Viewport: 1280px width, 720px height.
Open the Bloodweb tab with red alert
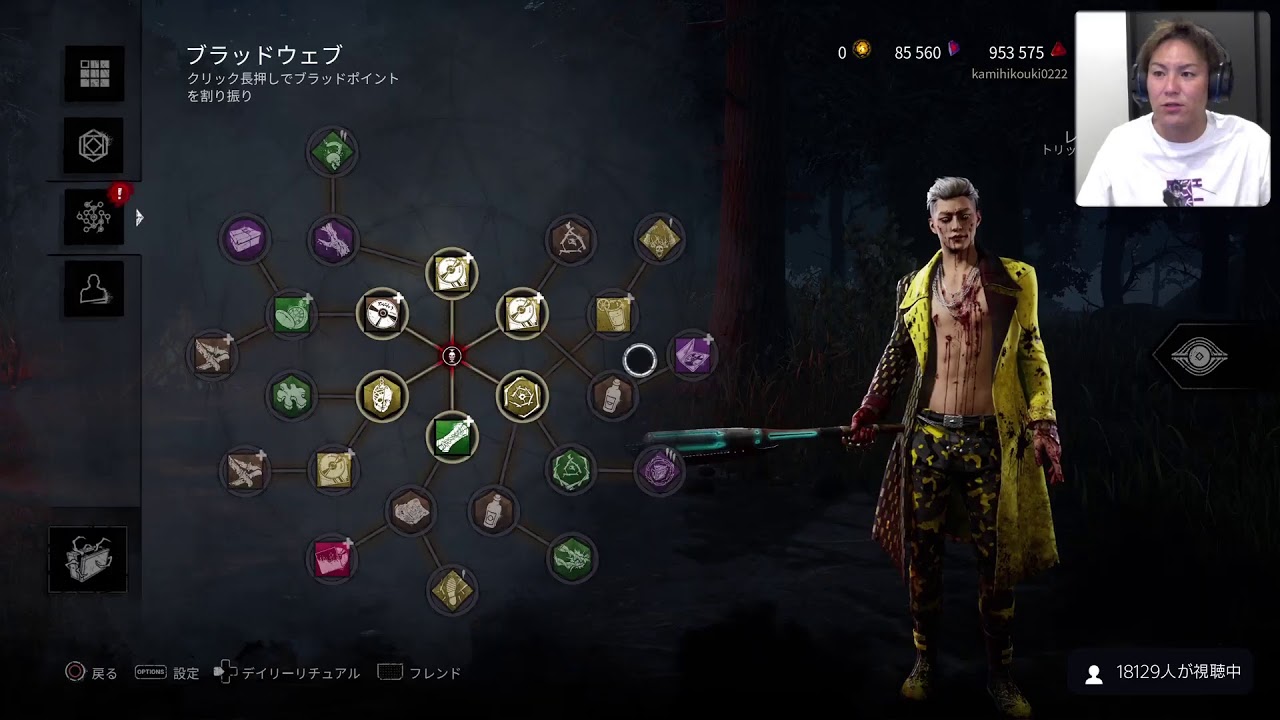[x=94, y=217]
